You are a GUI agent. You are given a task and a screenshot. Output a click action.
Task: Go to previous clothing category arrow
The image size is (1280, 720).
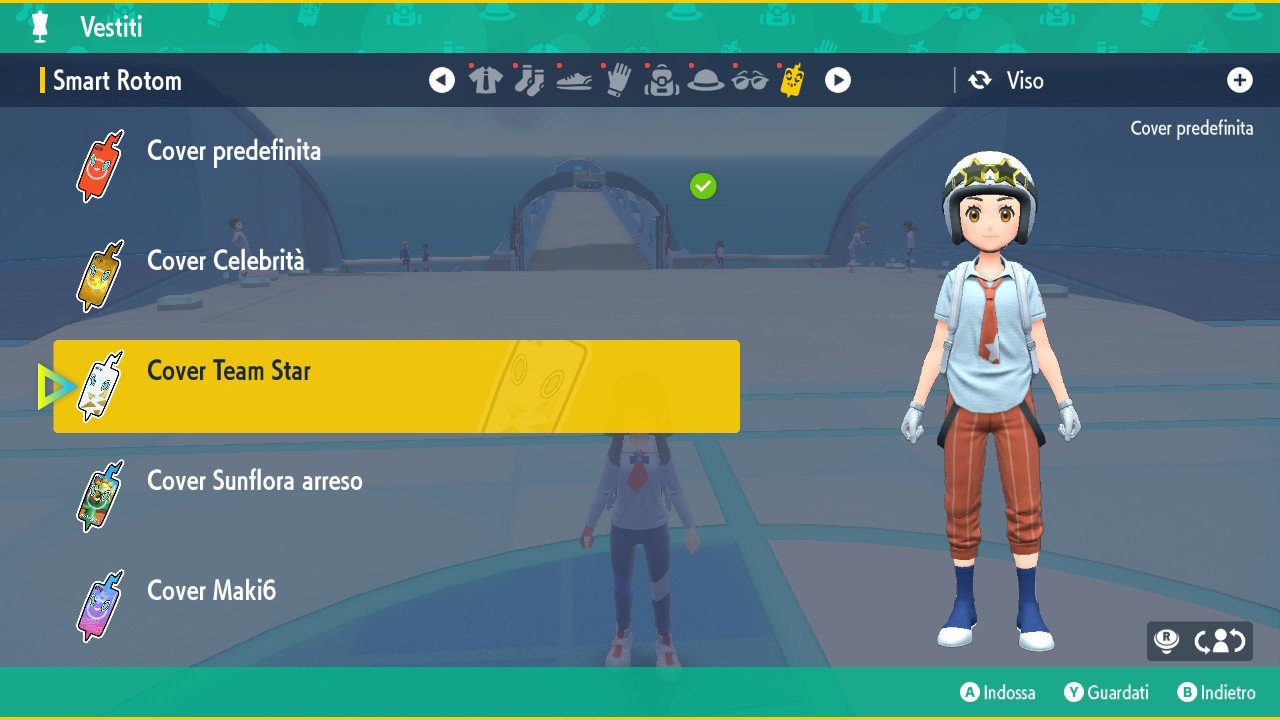pos(442,80)
